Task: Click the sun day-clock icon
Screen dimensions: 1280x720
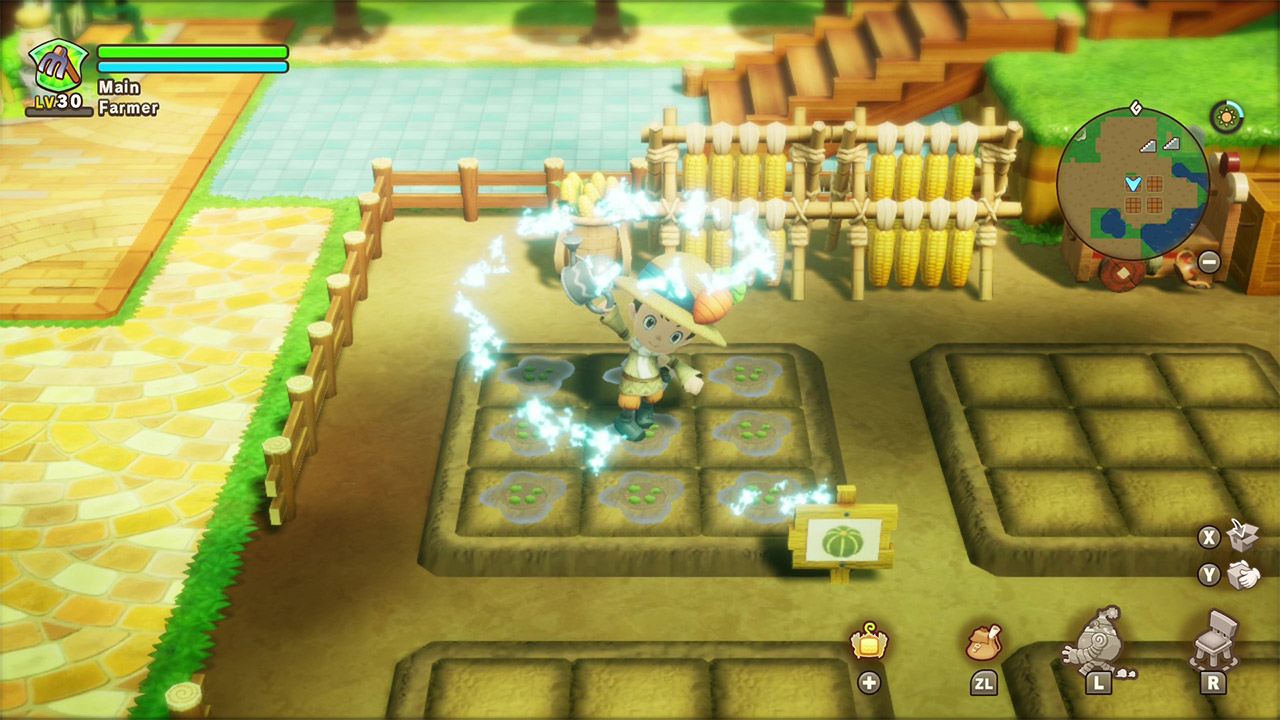Action: 1226,116
